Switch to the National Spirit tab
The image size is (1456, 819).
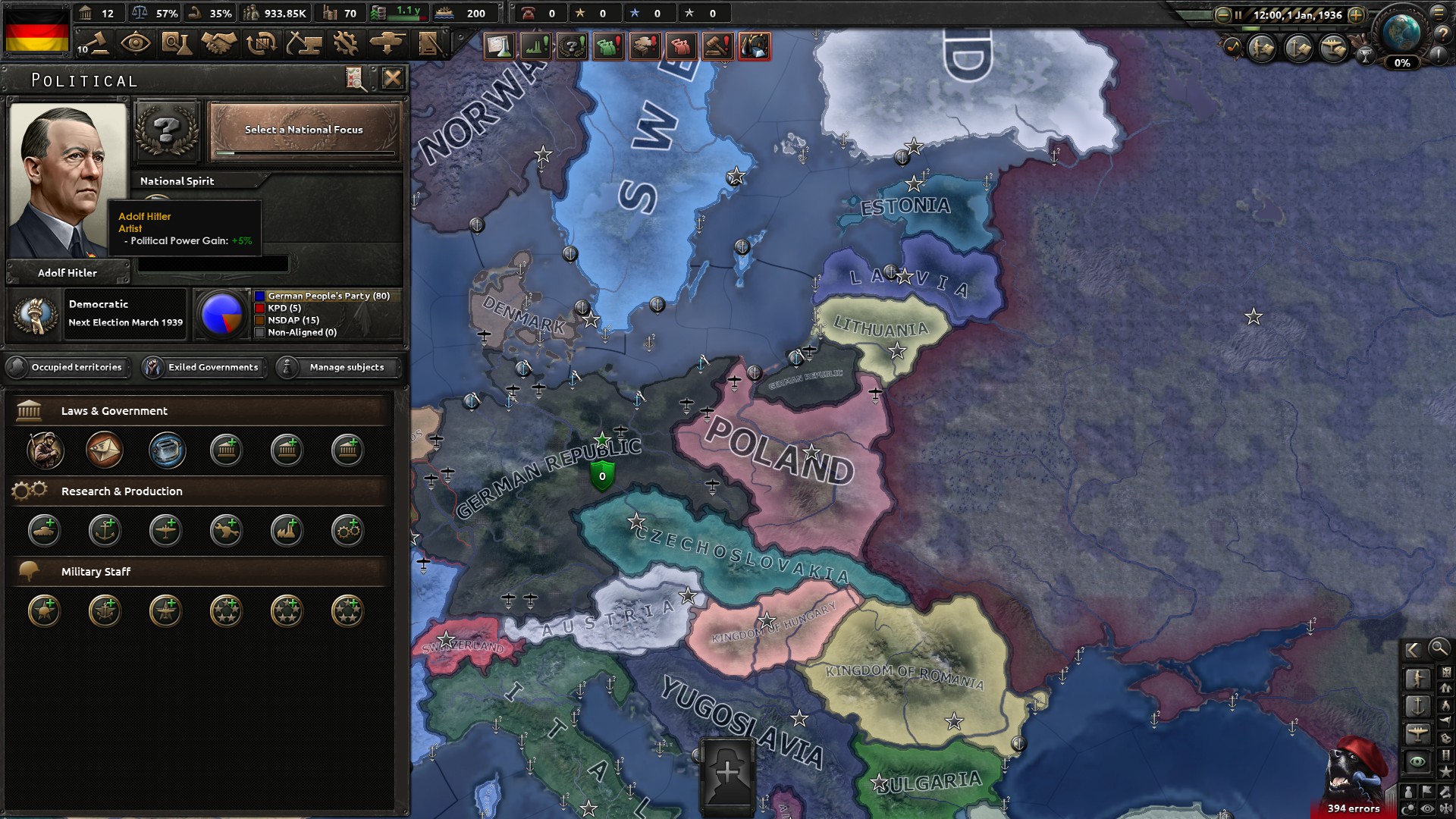tap(177, 180)
